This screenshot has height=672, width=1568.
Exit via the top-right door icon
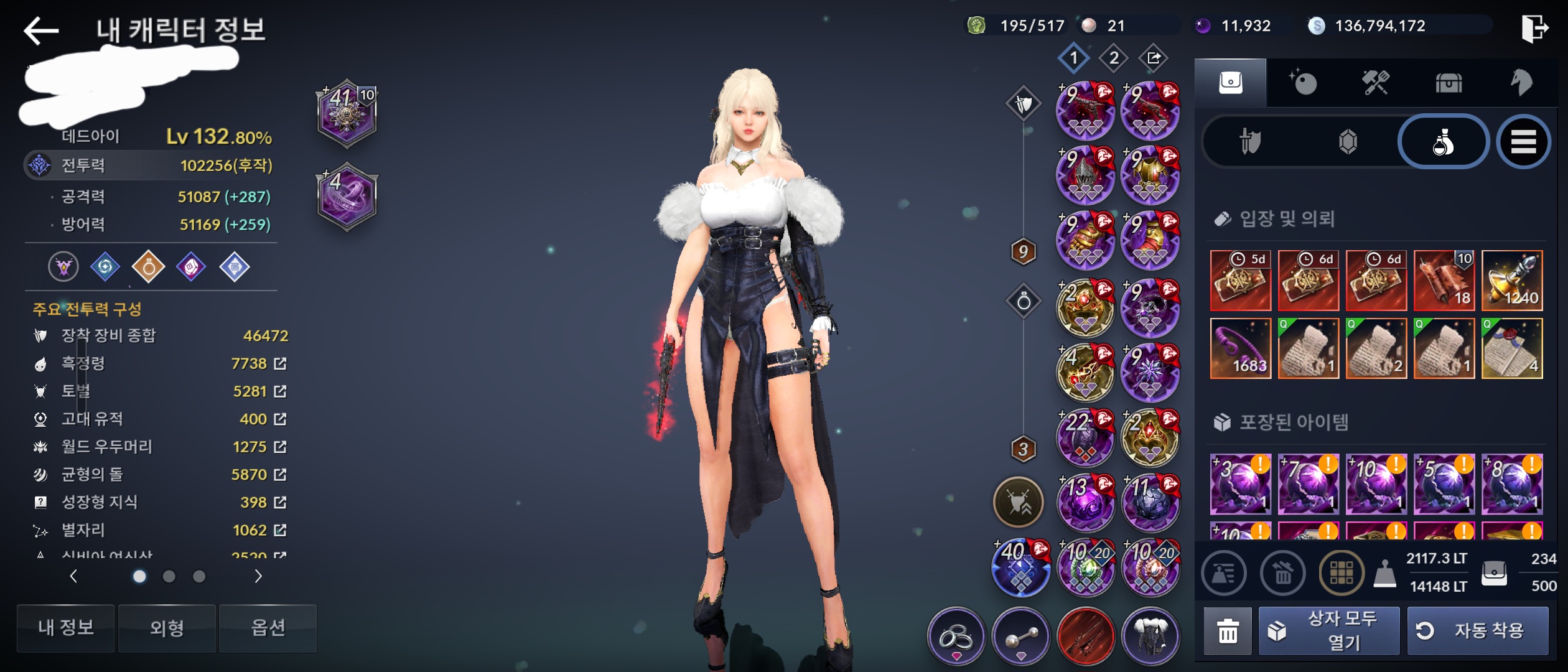(x=1534, y=28)
